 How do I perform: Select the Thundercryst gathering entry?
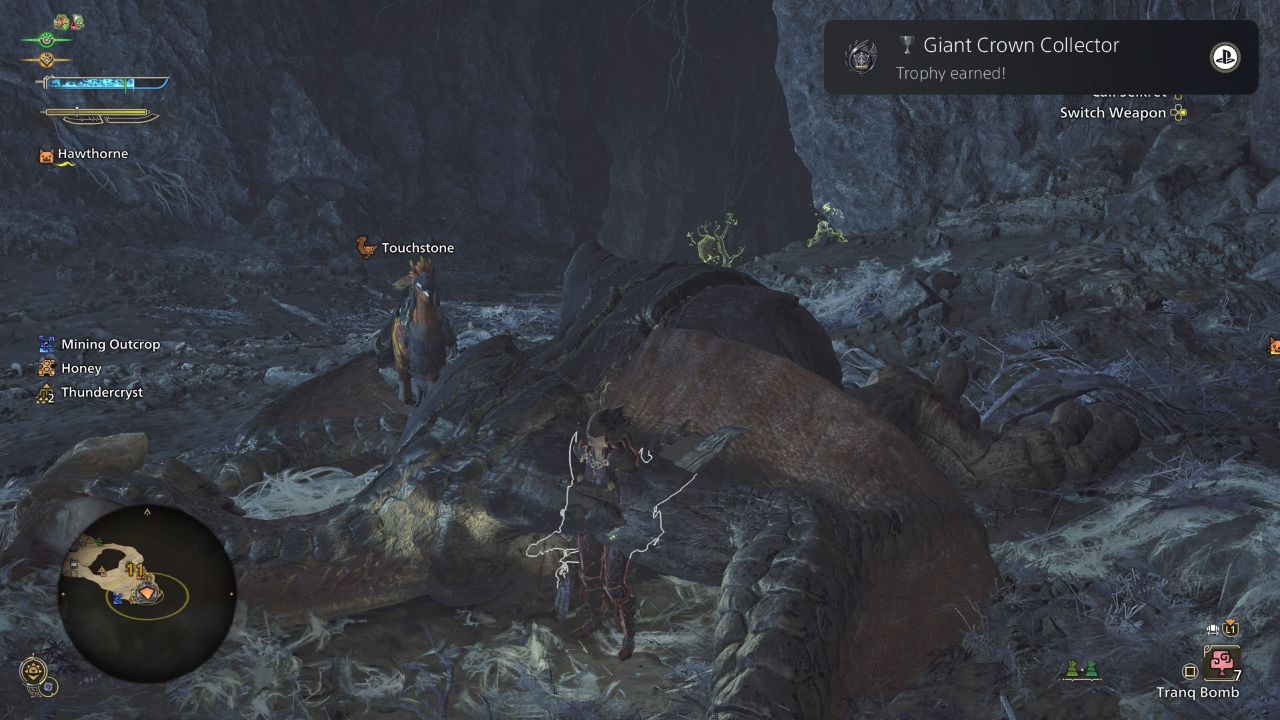pos(101,392)
